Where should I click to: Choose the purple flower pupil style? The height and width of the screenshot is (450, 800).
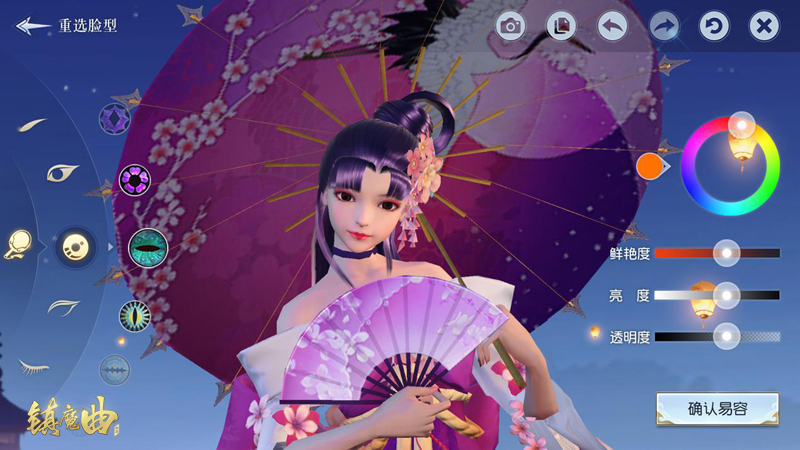click(x=135, y=180)
